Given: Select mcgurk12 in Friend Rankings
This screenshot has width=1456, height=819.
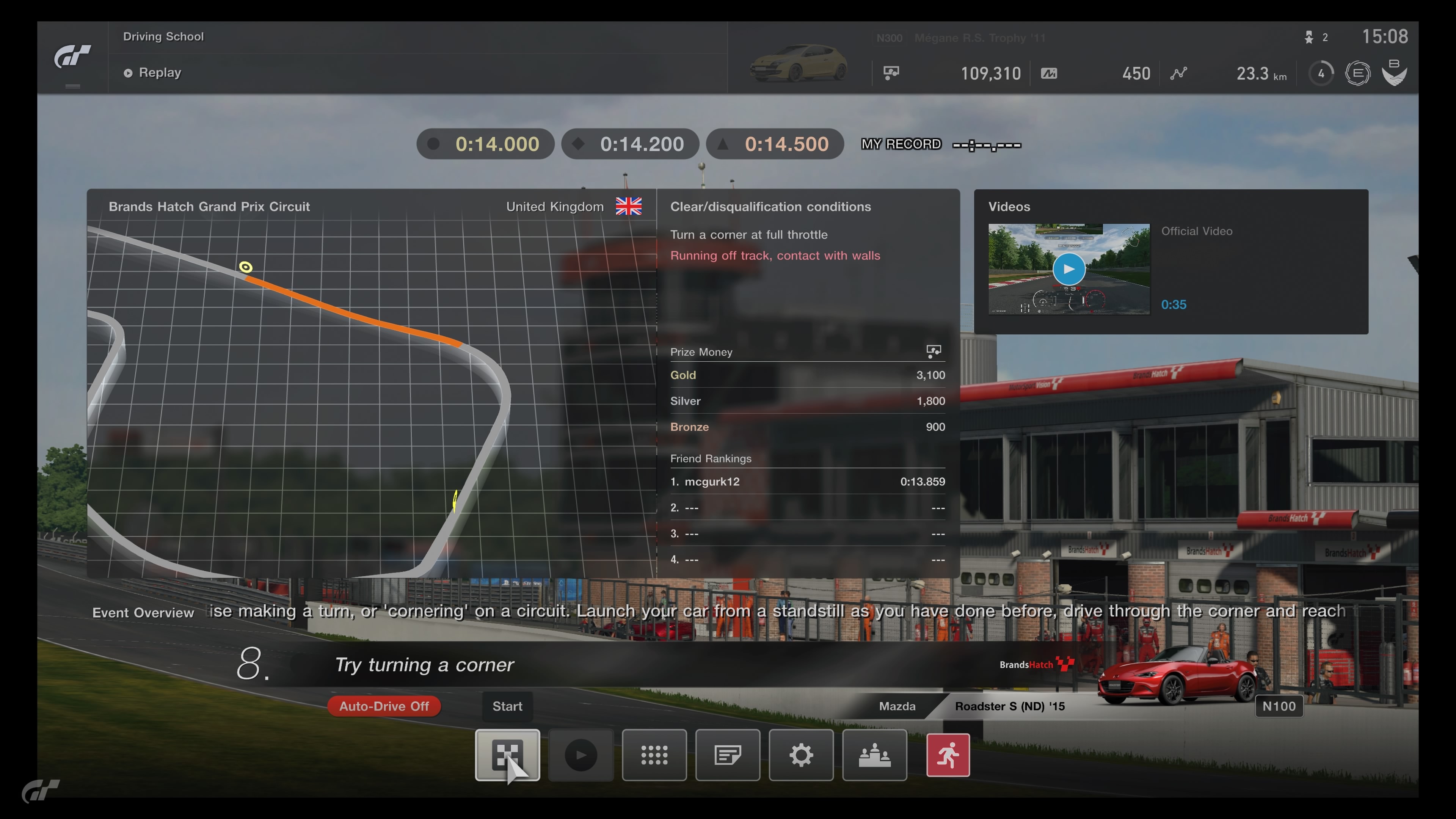Looking at the screenshot, I should (x=712, y=482).
